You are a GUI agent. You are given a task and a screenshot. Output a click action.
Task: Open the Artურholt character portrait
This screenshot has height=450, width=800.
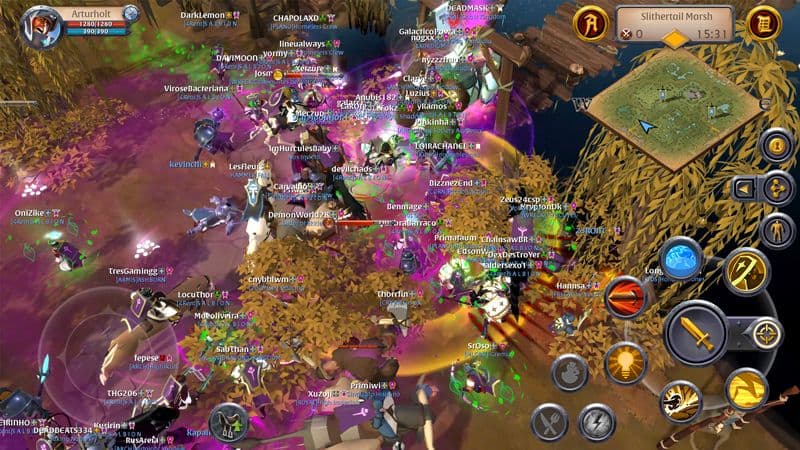click(42, 22)
